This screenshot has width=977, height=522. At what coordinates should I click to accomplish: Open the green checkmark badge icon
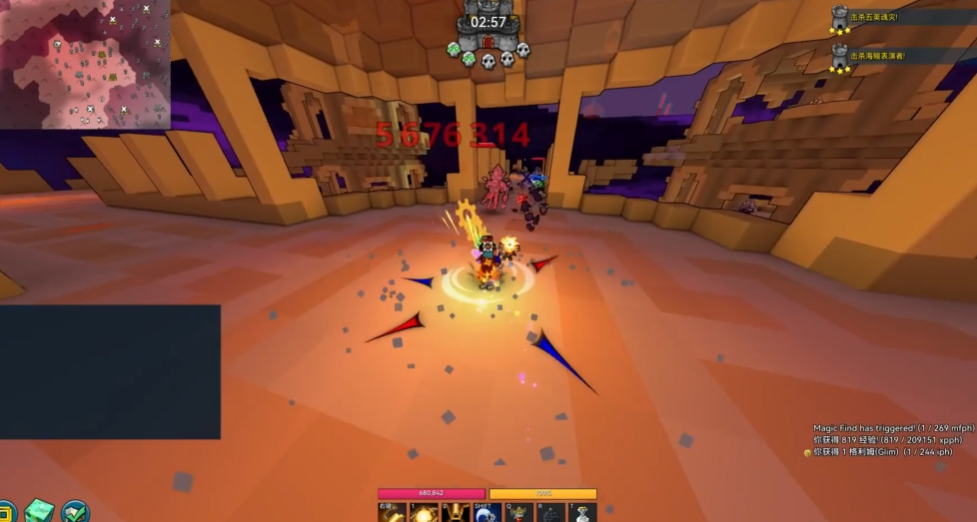coord(75,511)
